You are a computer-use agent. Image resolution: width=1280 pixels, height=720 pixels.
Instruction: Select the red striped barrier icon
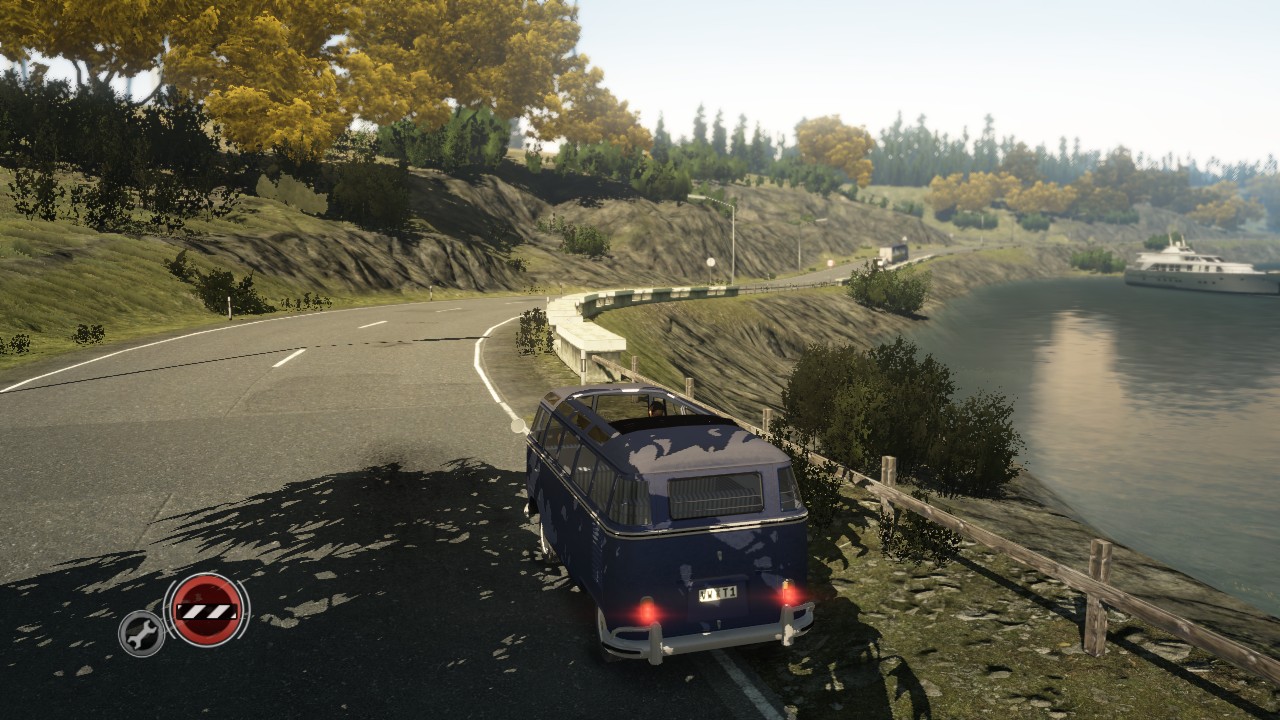point(206,610)
